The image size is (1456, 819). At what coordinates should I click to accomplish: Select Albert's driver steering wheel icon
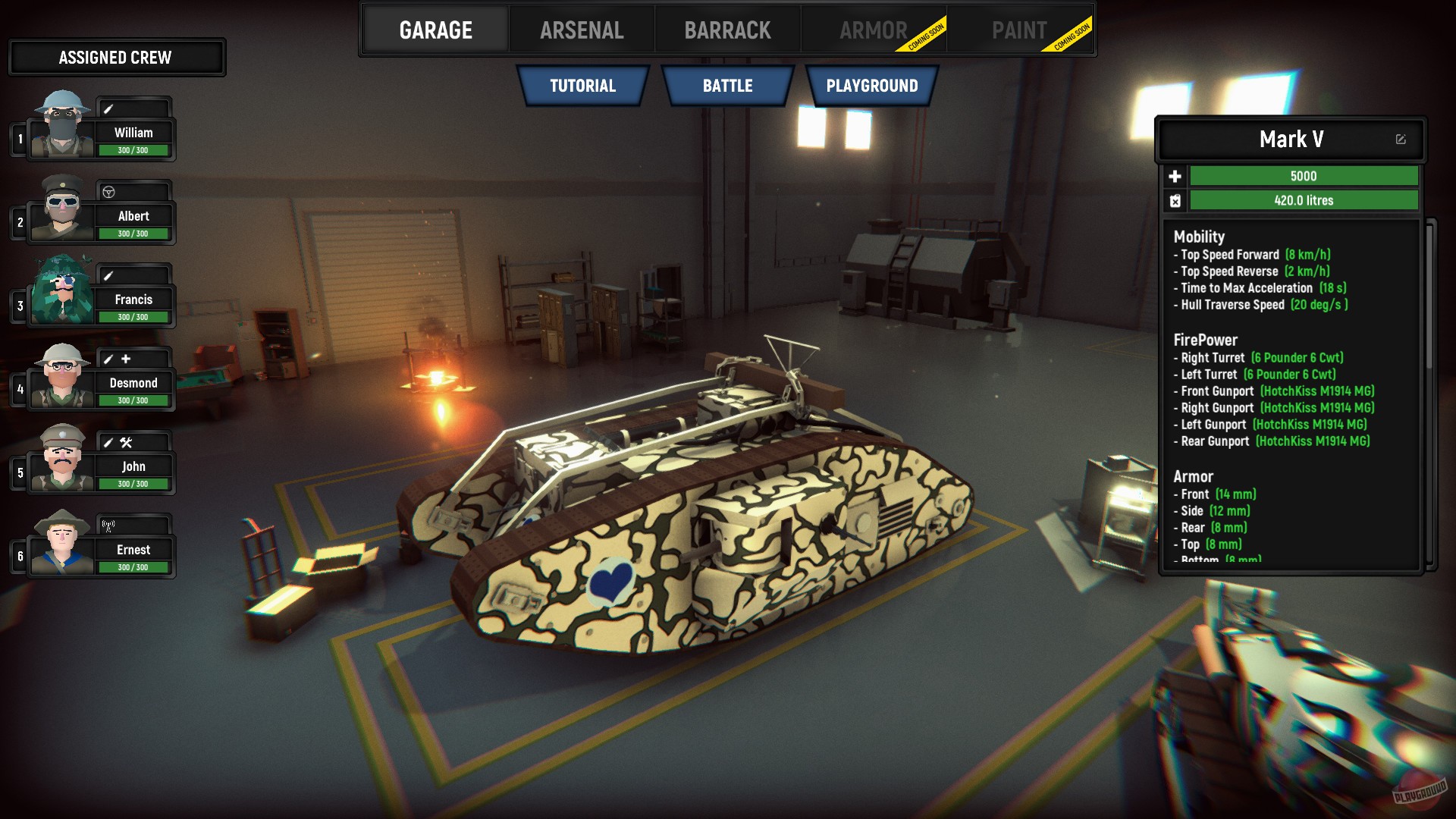(108, 190)
